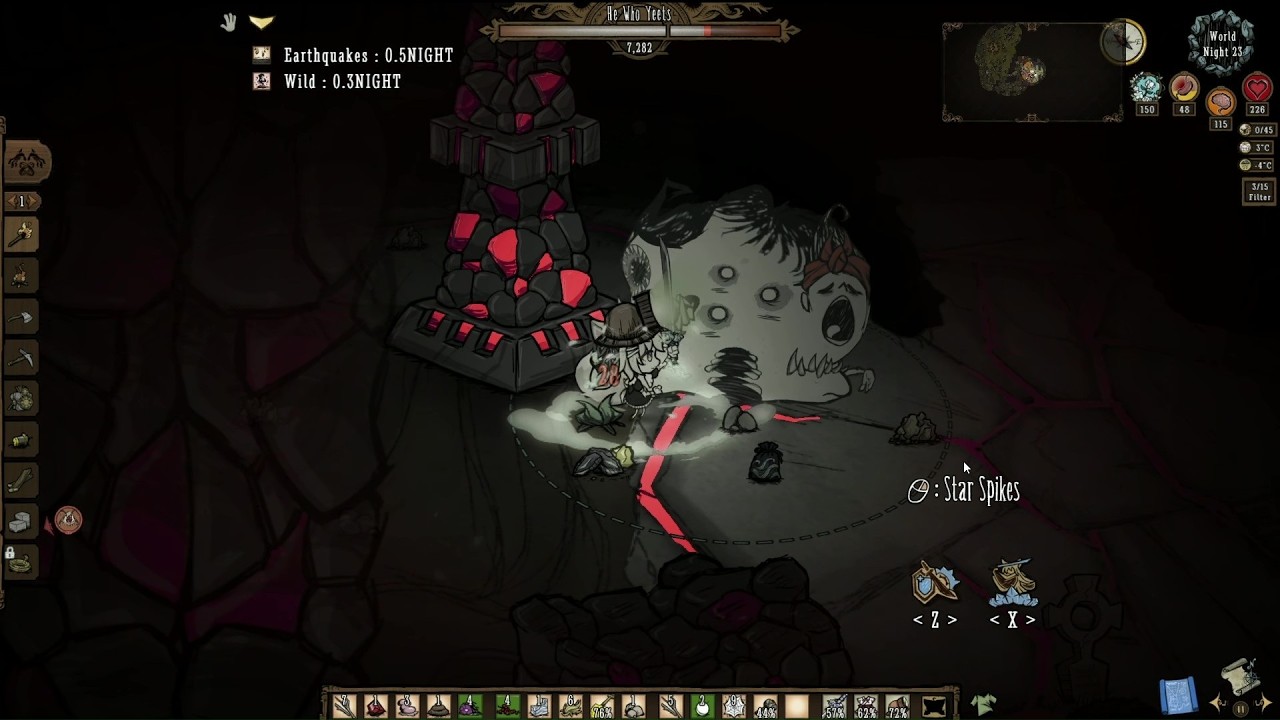Click the hand icon at top
This screenshot has width=1280, height=720.
(229, 22)
